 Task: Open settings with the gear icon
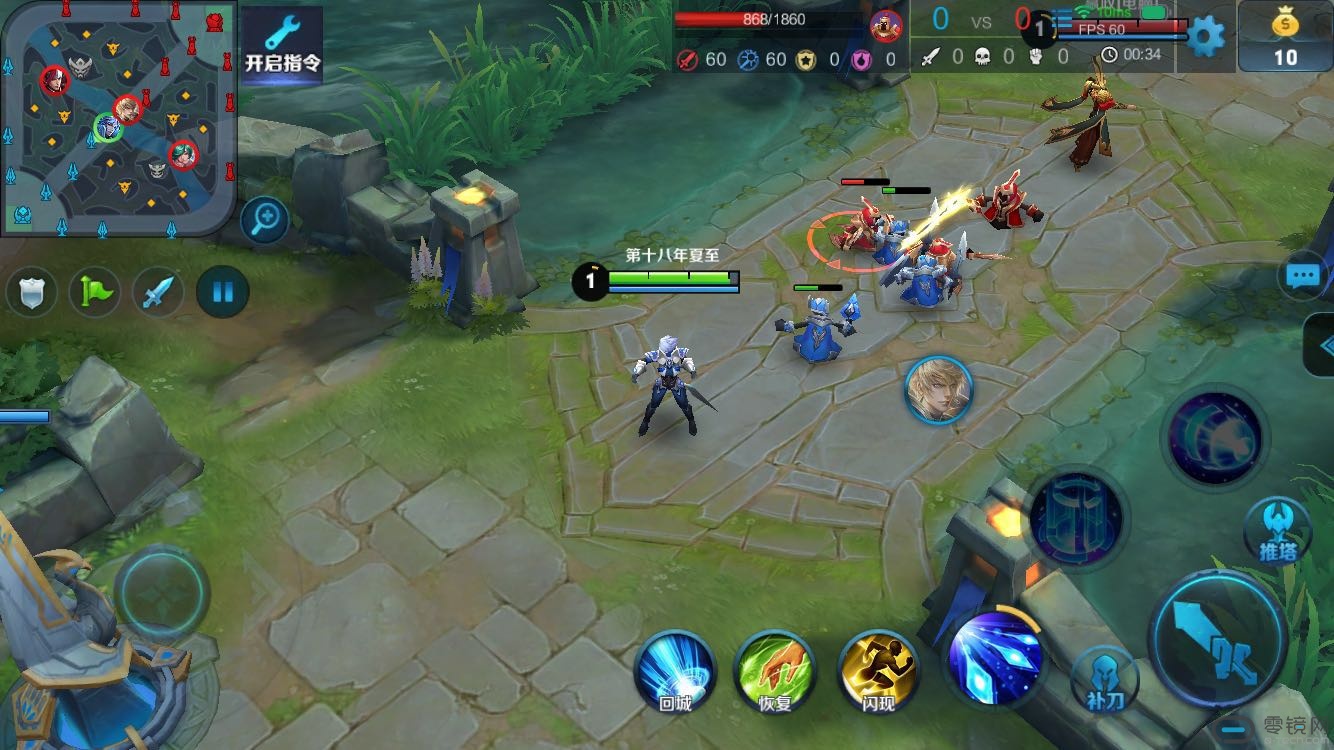point(1204,37)
